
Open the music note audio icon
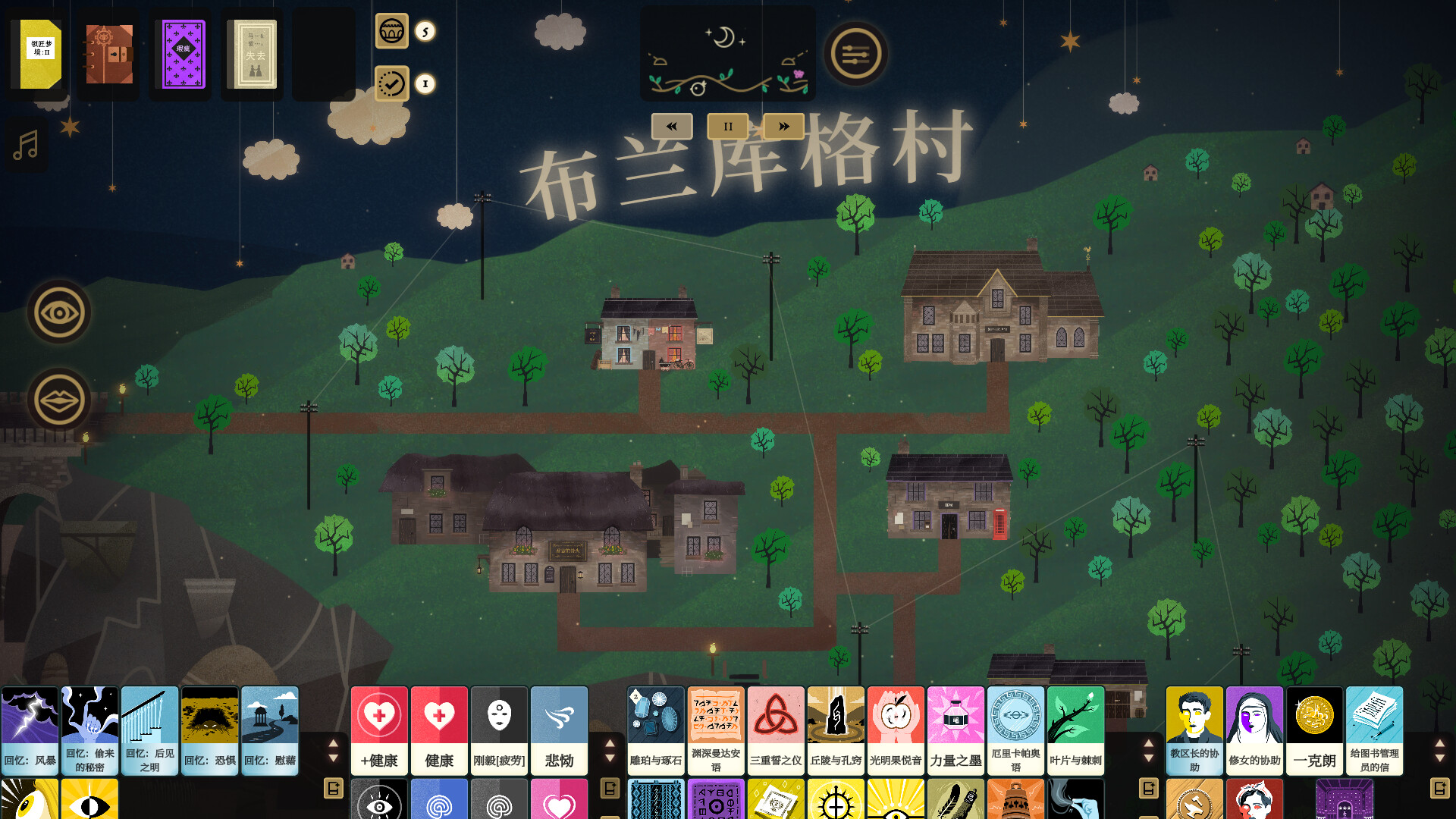(x=27, y=145)
